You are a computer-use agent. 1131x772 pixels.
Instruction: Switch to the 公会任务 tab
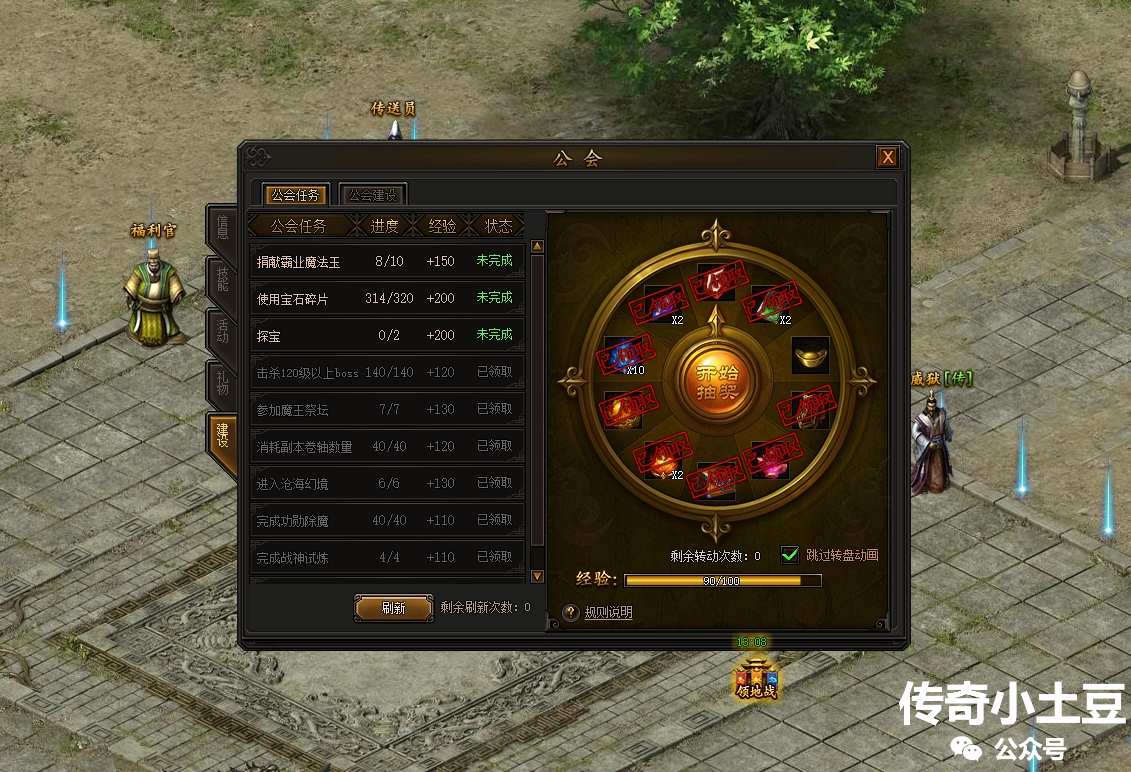295,194
